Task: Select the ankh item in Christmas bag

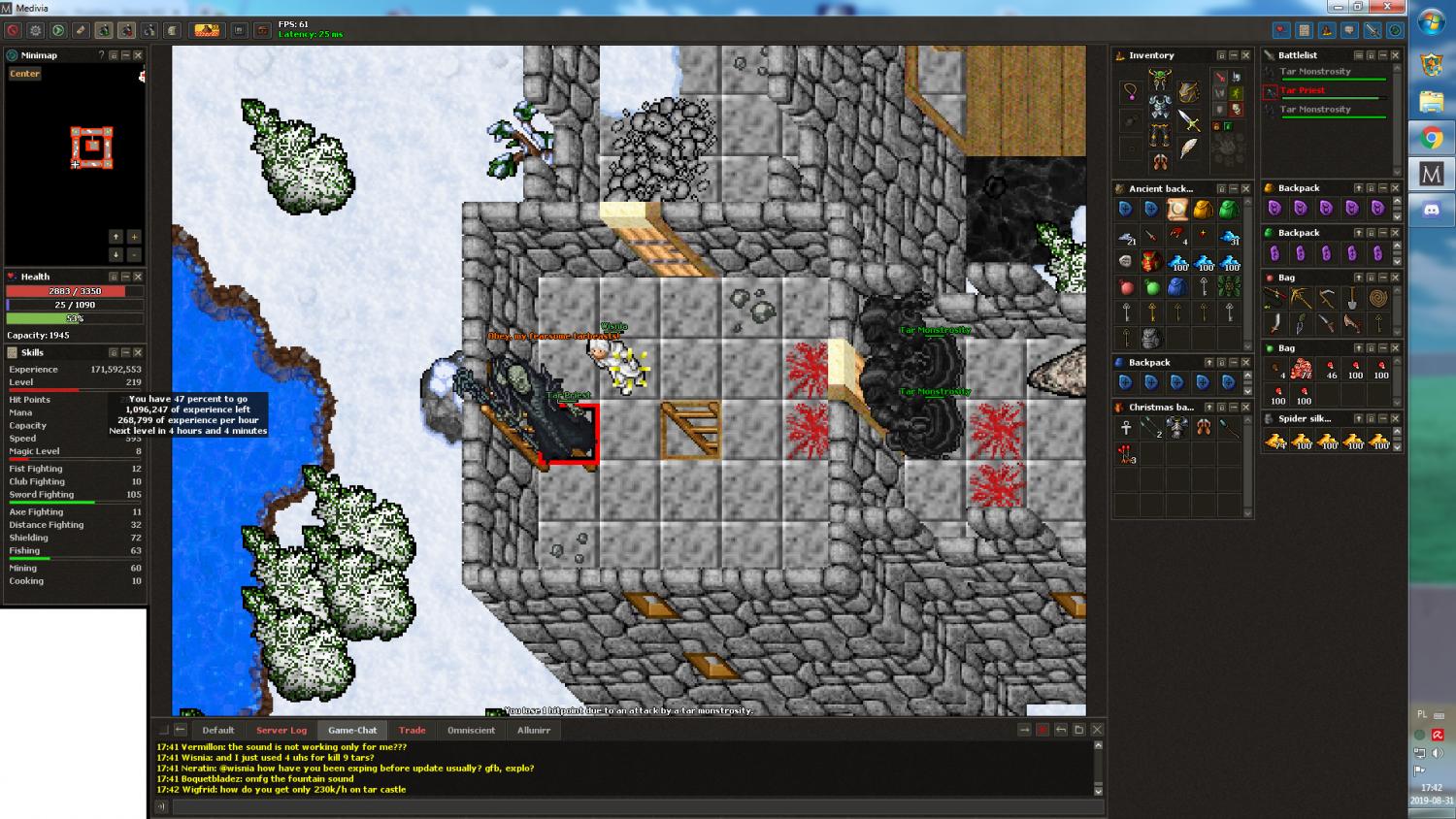Action: (x=1126, y=428)
